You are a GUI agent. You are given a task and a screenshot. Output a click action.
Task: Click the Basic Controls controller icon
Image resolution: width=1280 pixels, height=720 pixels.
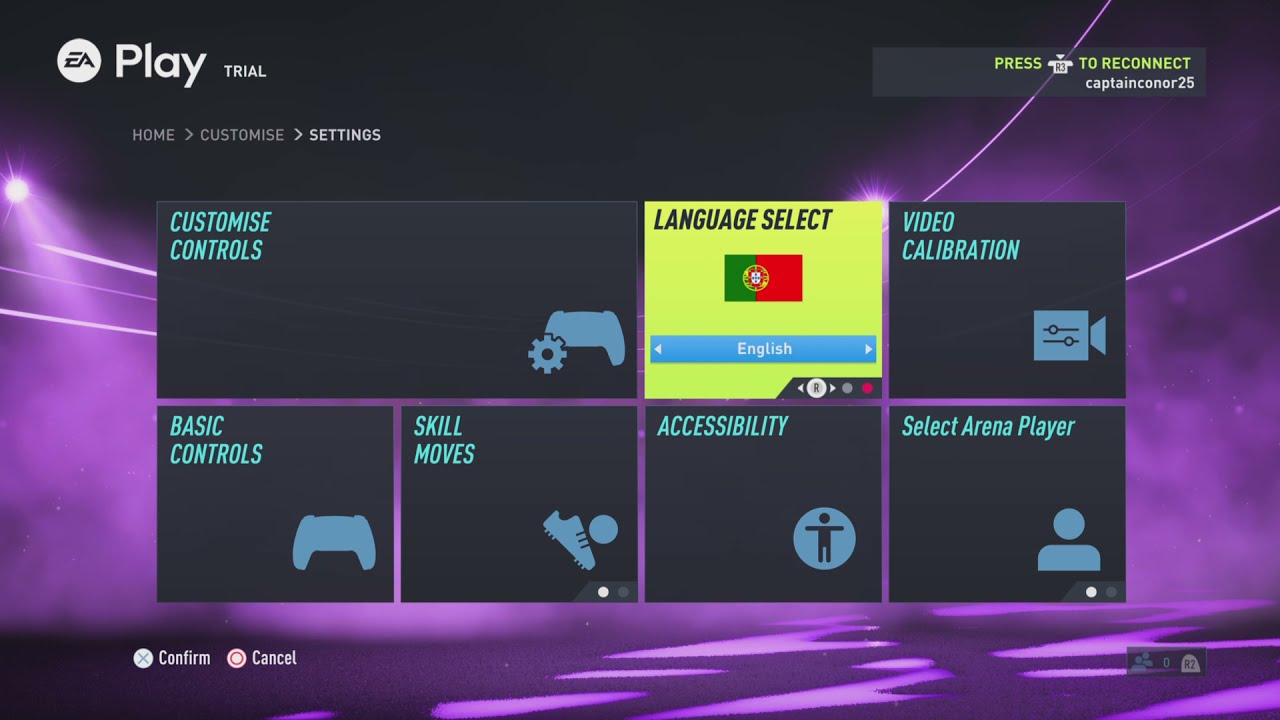click(333, 540)
